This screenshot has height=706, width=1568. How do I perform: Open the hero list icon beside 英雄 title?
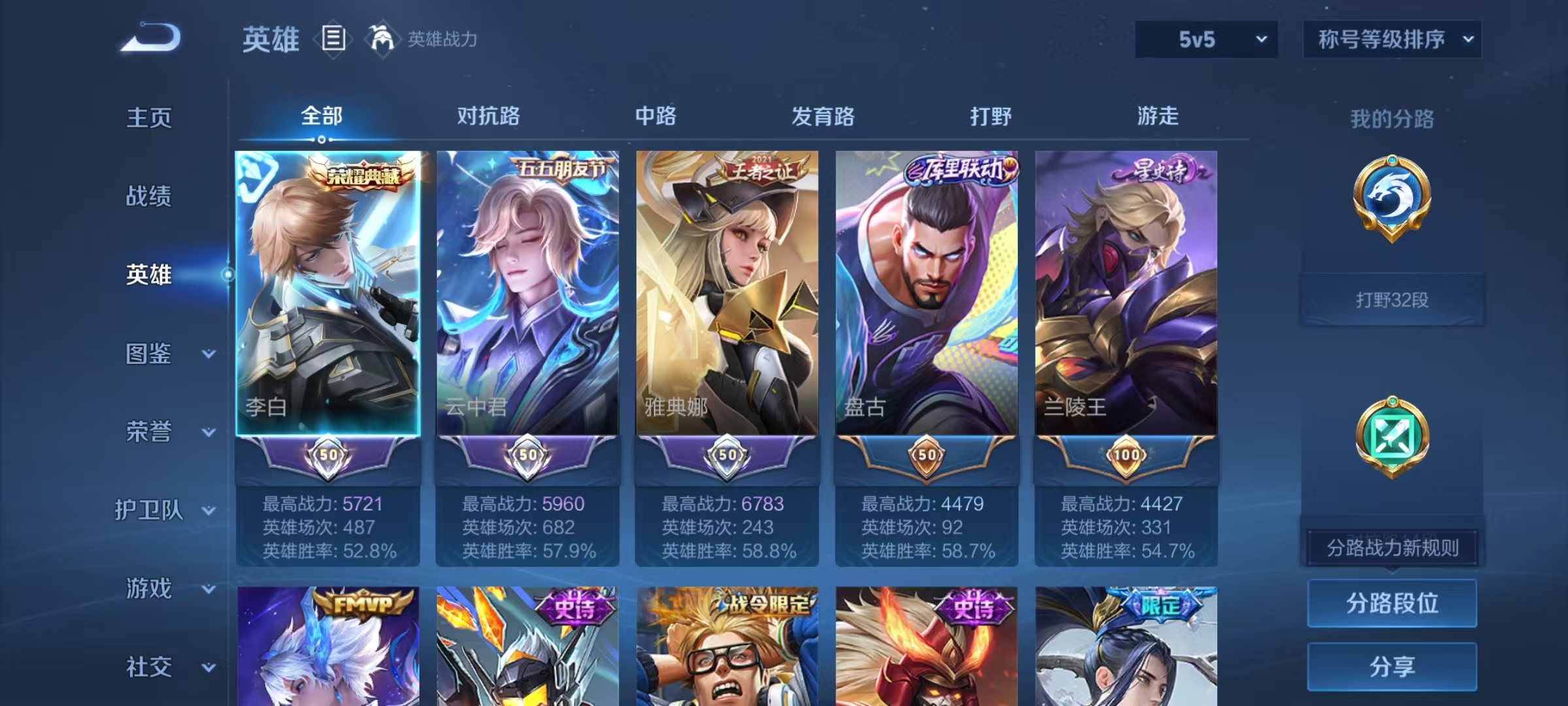pos(333,39)
